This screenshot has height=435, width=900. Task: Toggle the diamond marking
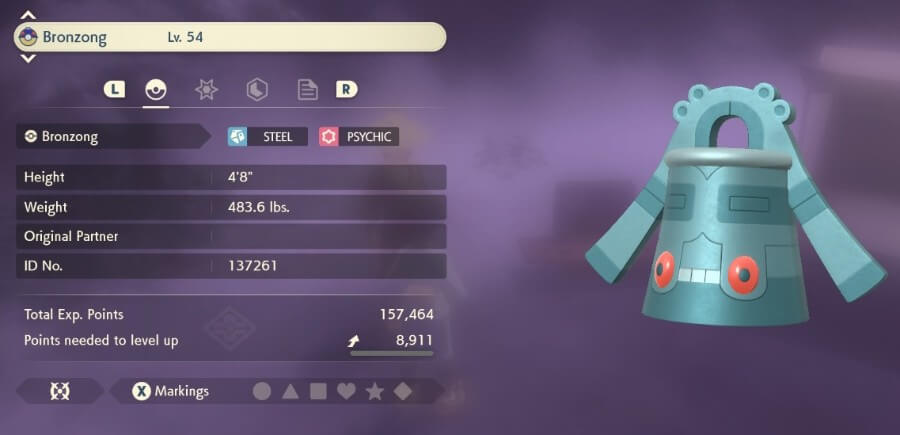point(402,391)
